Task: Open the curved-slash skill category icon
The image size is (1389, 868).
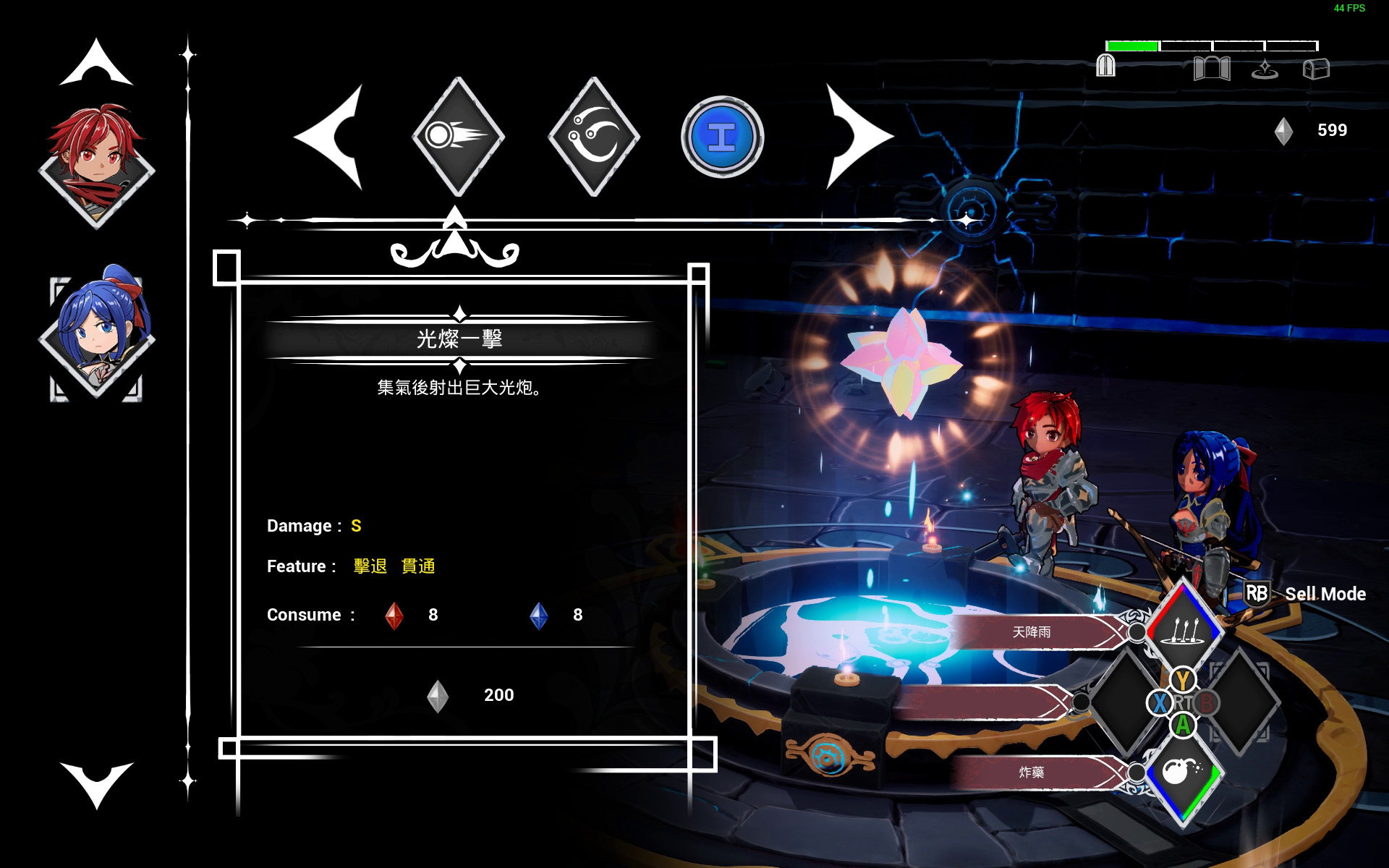Action: pos(593,136)
